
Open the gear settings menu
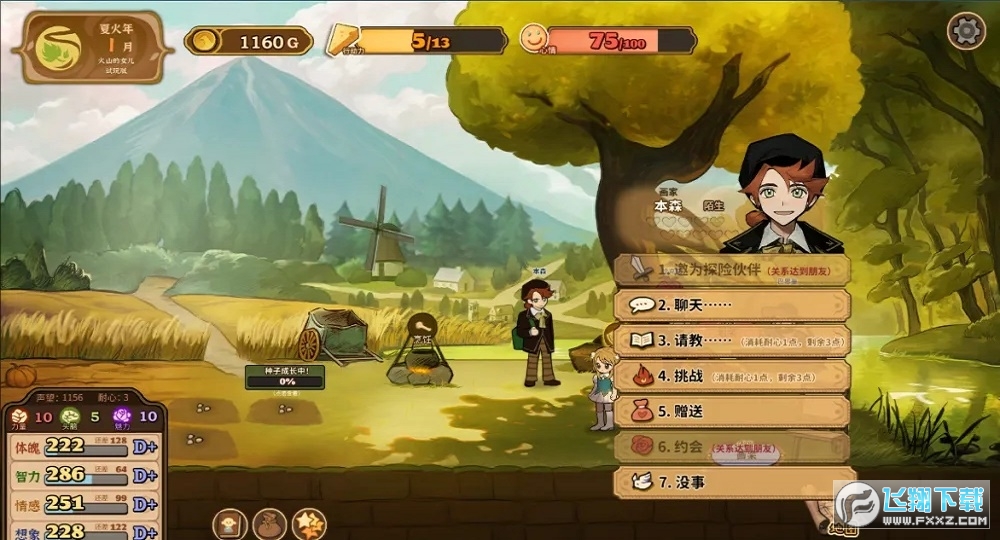(x=966, y=32)
